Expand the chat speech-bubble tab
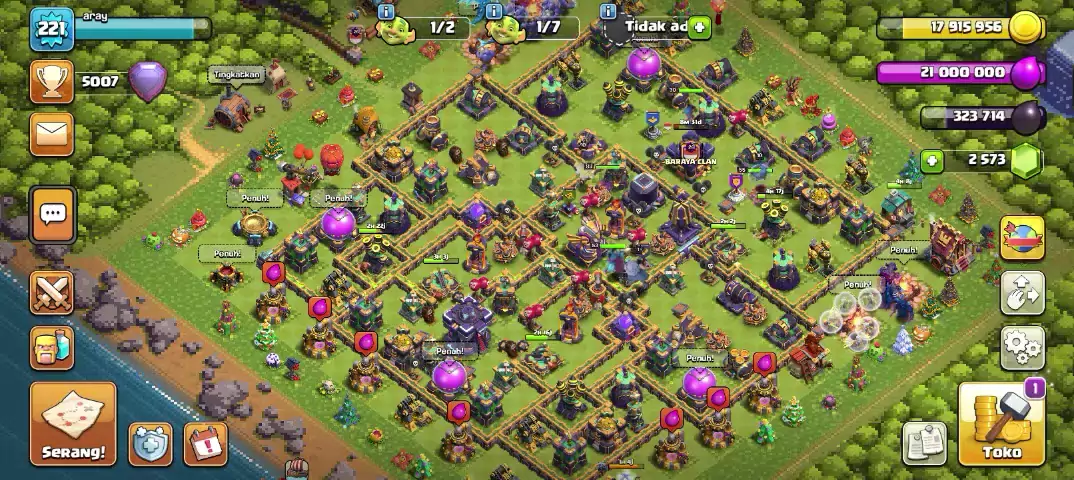This screenshot has width=1074, height=480. click(52, 213)
